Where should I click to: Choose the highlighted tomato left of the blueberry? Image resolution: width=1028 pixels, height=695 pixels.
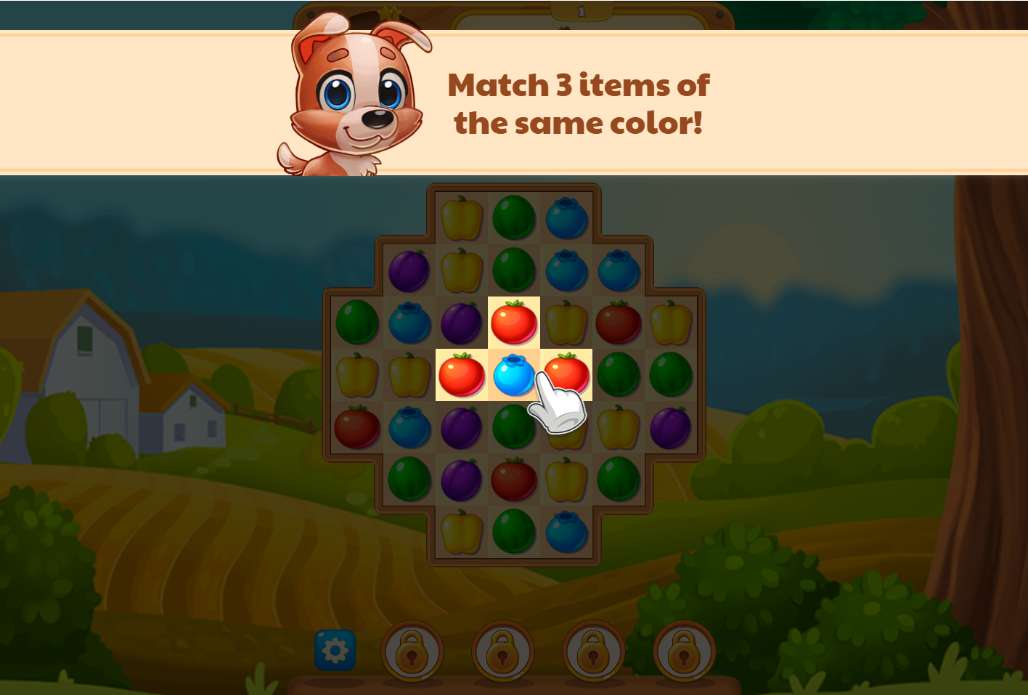pyautogui.click(x=461, y=375)
